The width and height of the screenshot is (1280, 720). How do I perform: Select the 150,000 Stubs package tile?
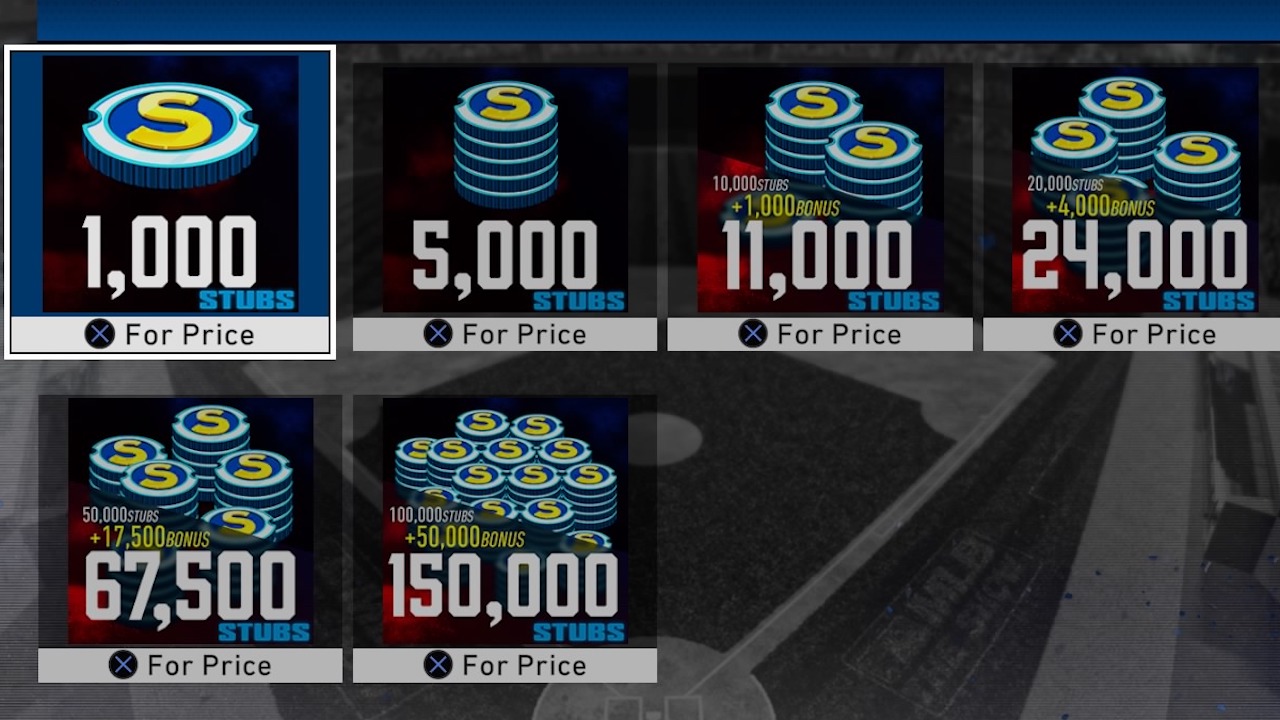504,530
